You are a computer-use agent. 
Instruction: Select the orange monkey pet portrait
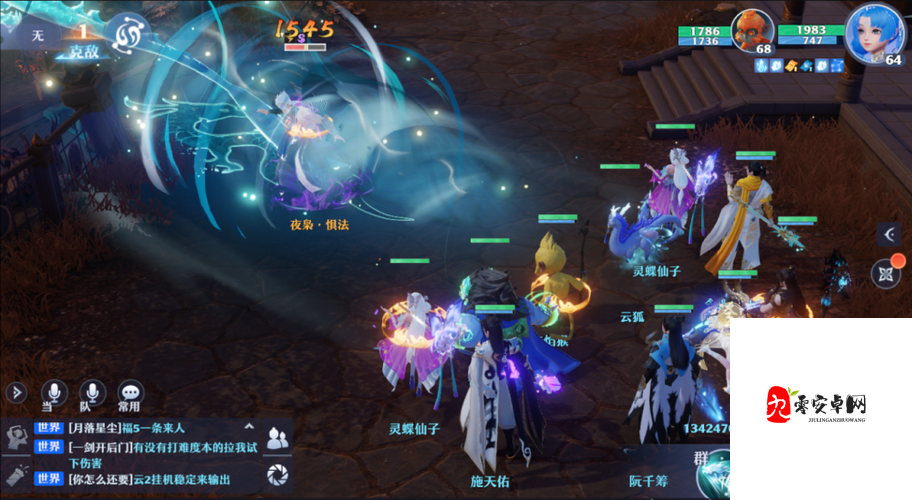pyautogui.click(x=753, y=31)
